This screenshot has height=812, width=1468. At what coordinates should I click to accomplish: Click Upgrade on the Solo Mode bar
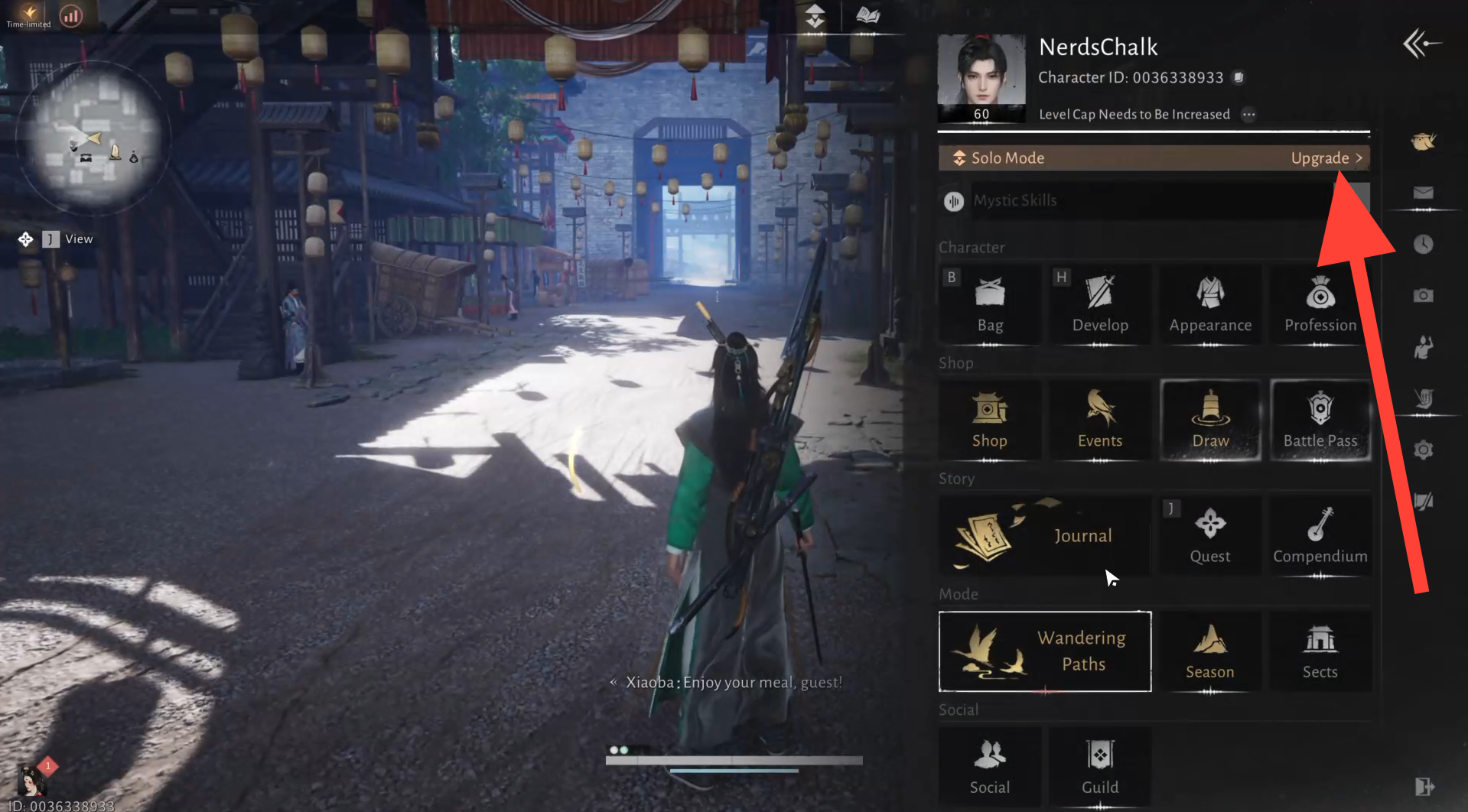pyautogui.click(x=1326, y=158)
